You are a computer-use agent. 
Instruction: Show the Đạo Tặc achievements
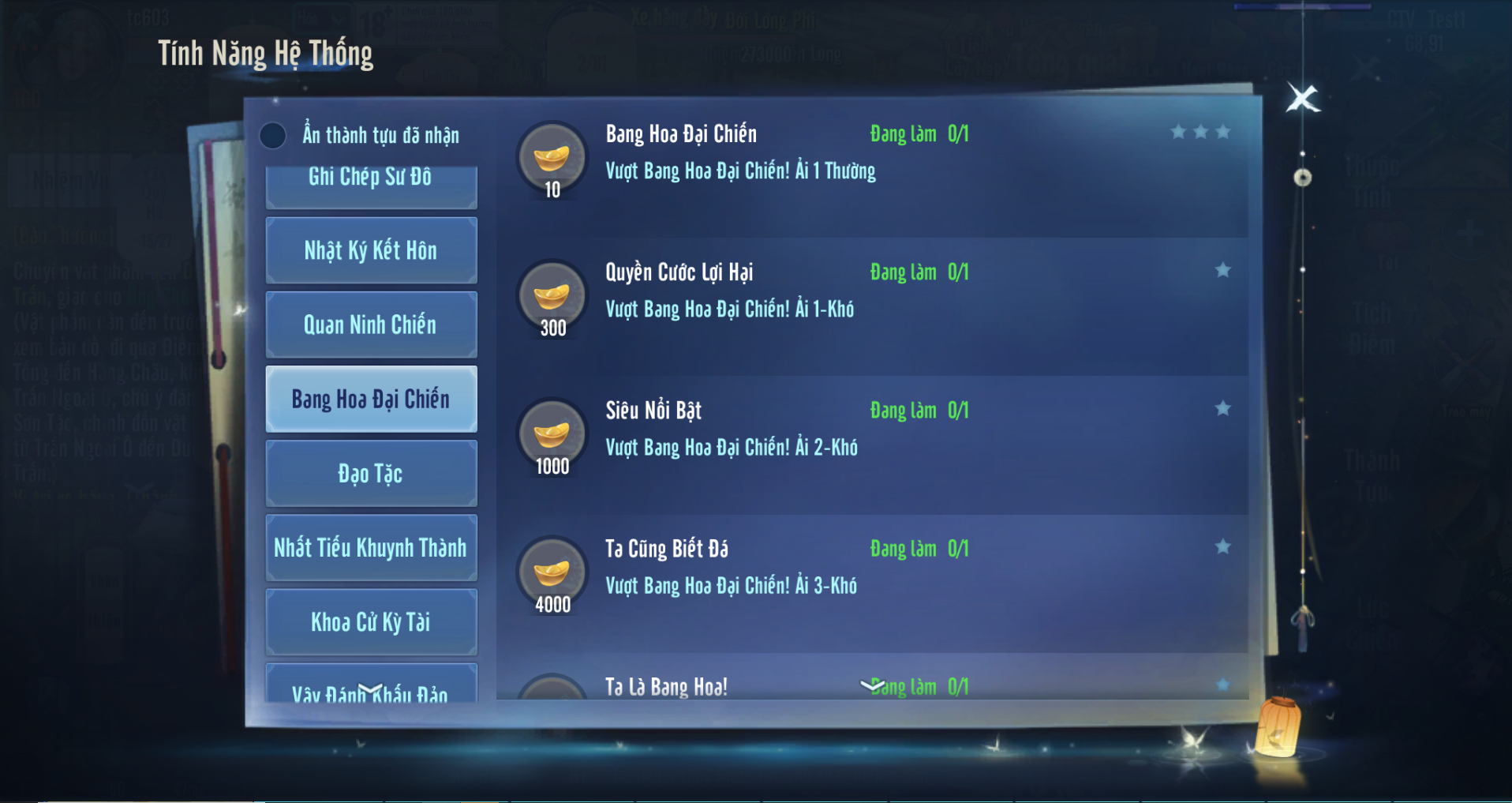371,474
